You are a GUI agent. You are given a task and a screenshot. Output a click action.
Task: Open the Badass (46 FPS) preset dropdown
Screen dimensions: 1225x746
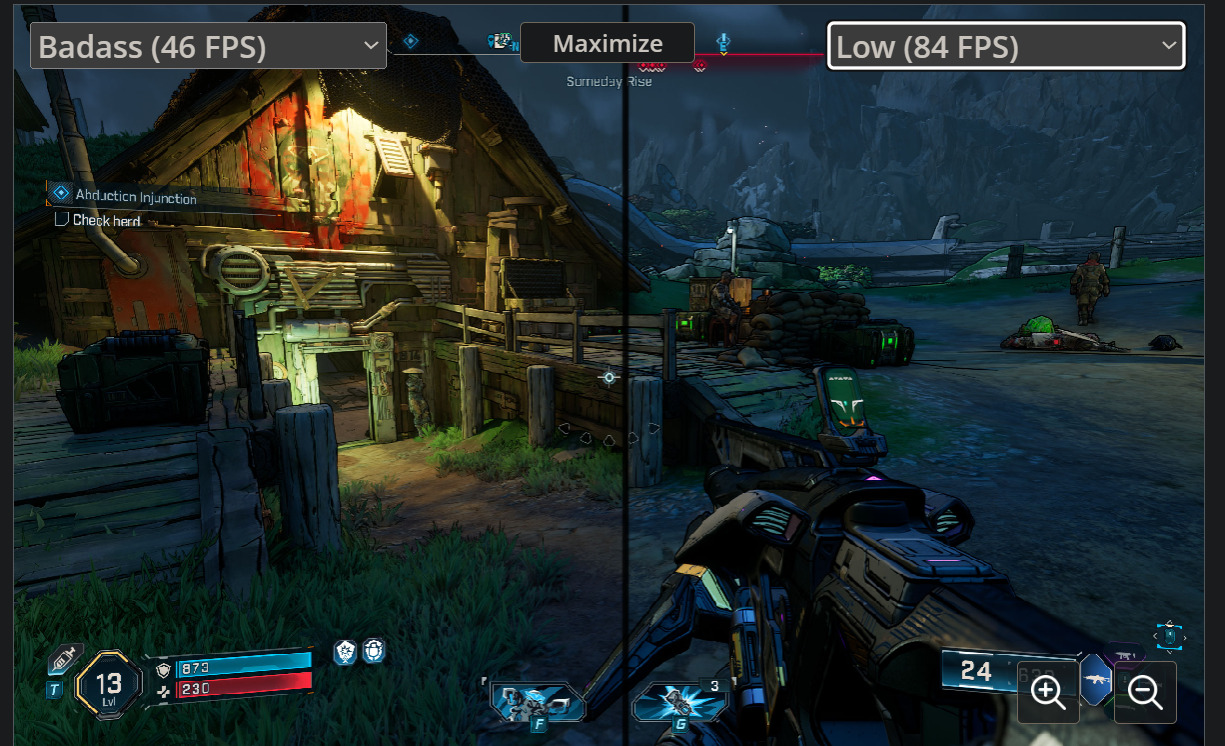pos(208,46)
